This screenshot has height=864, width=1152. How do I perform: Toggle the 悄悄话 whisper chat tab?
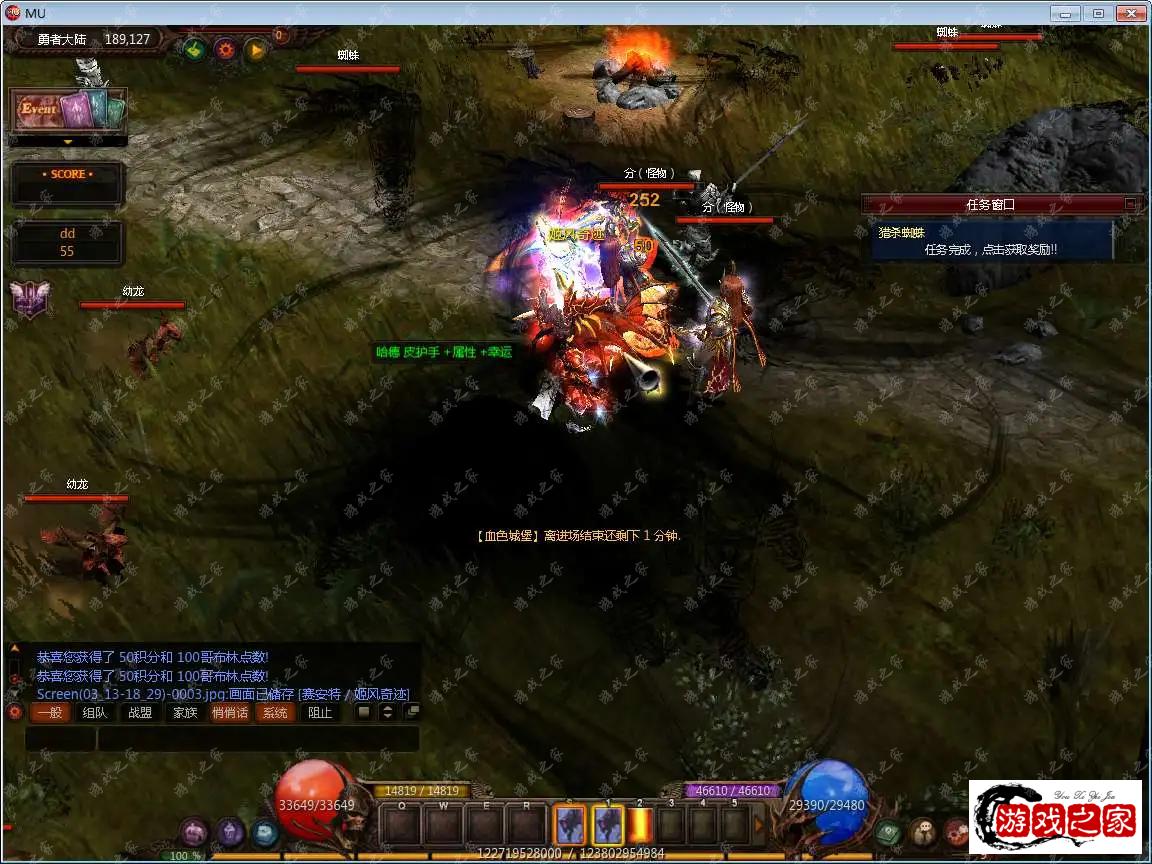(230, 713)
